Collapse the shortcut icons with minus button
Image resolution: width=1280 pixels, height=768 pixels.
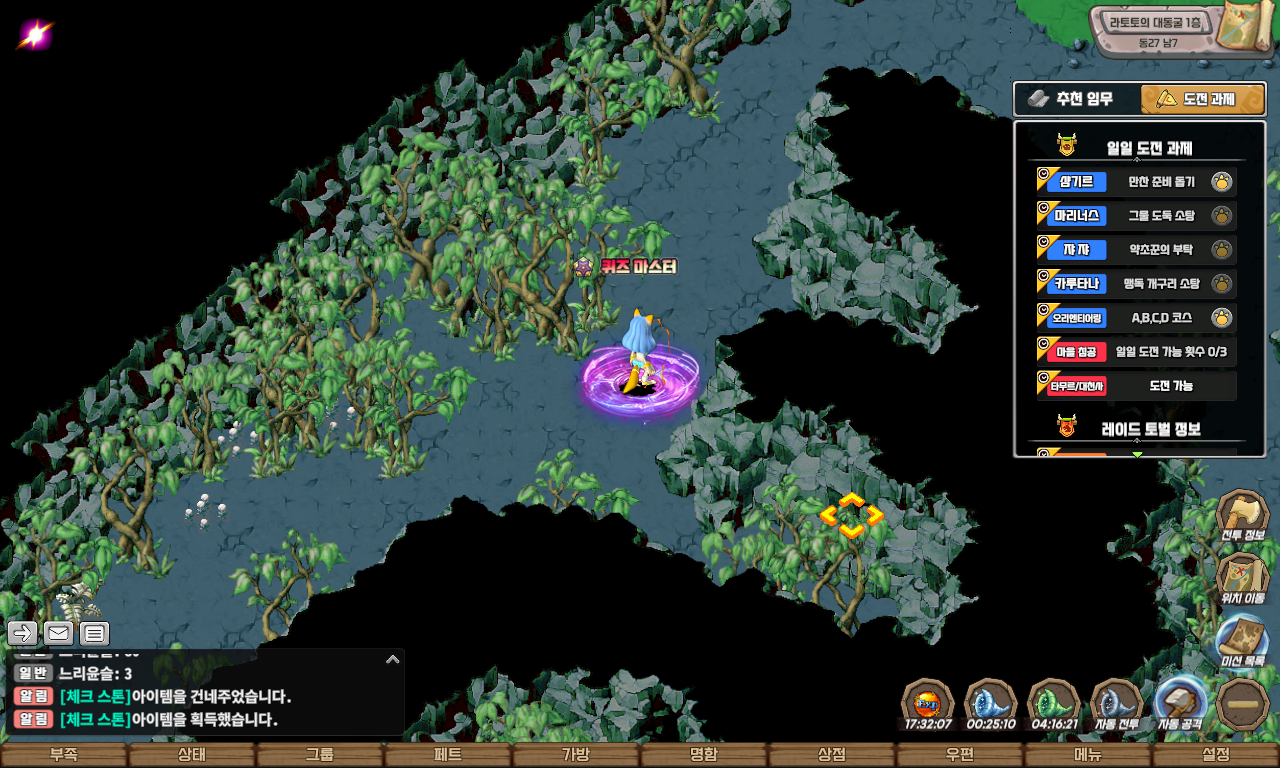click(x=1242, y=704)
